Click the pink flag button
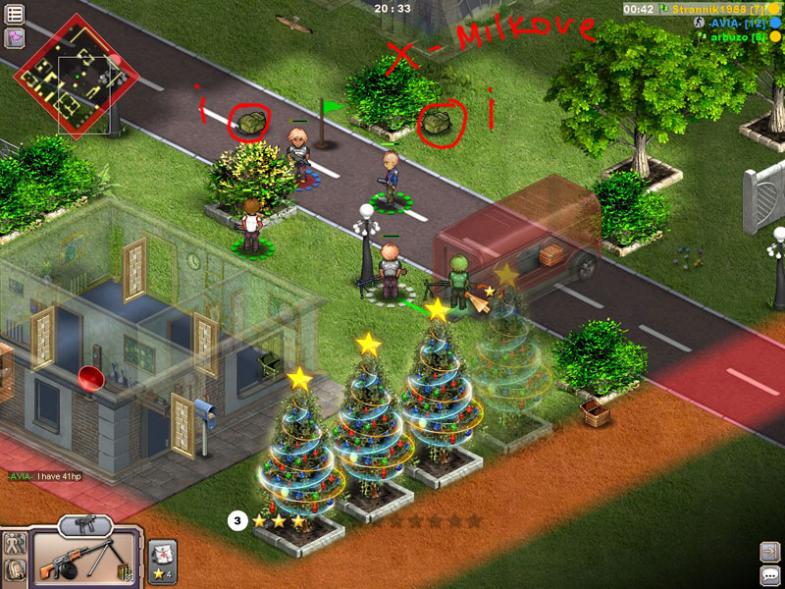This screenshot has height=589, width=785. click(x=15, y=38)
